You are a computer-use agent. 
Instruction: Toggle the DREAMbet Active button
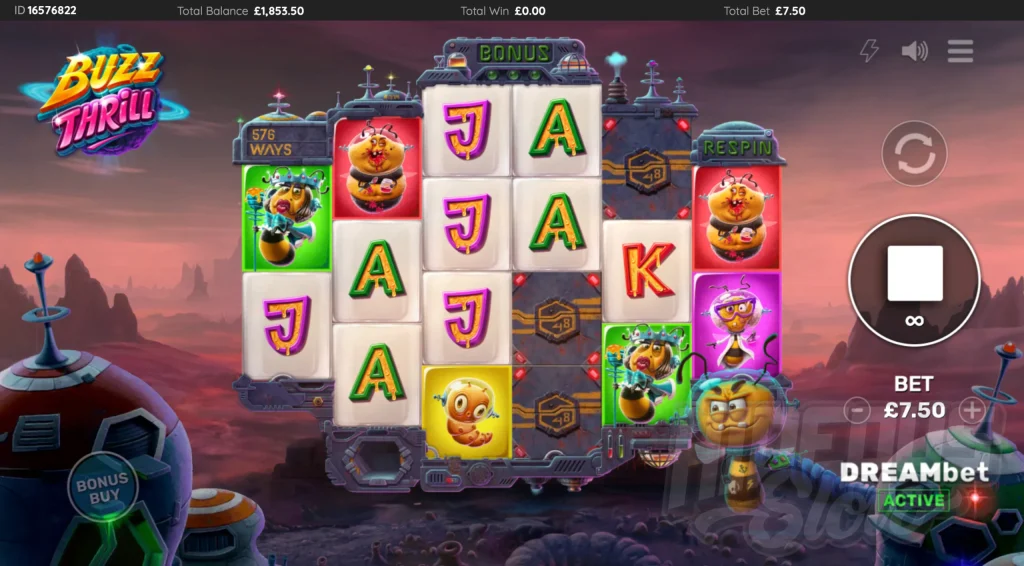coord(914,499)
